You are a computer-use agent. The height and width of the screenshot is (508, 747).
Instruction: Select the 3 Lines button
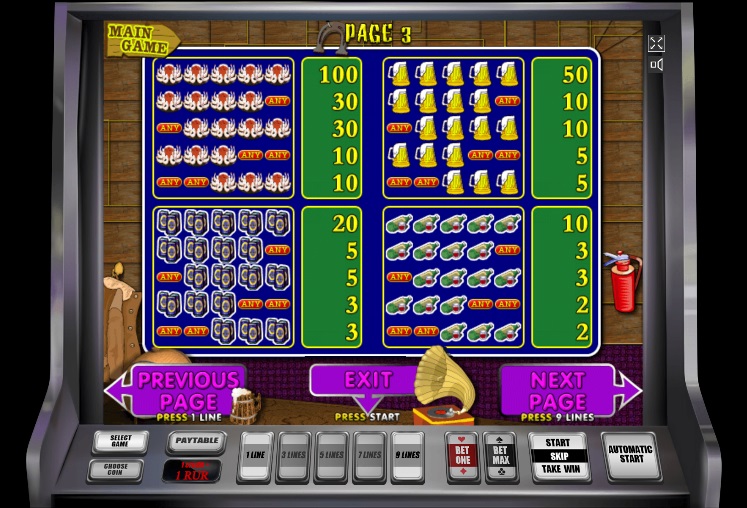[x=293, y=457]
